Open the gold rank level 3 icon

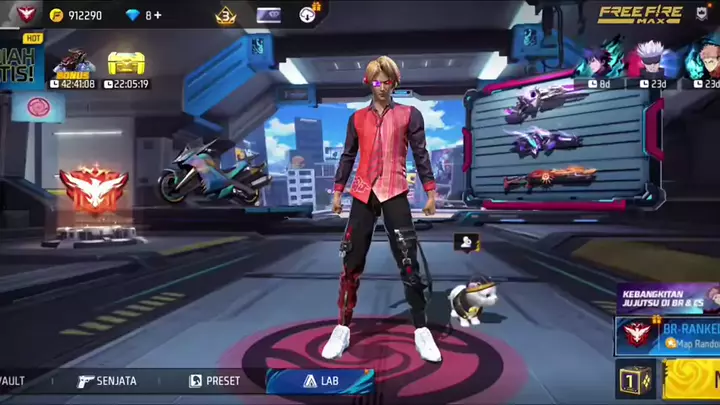pyautogui.click(x=225, y=15)
